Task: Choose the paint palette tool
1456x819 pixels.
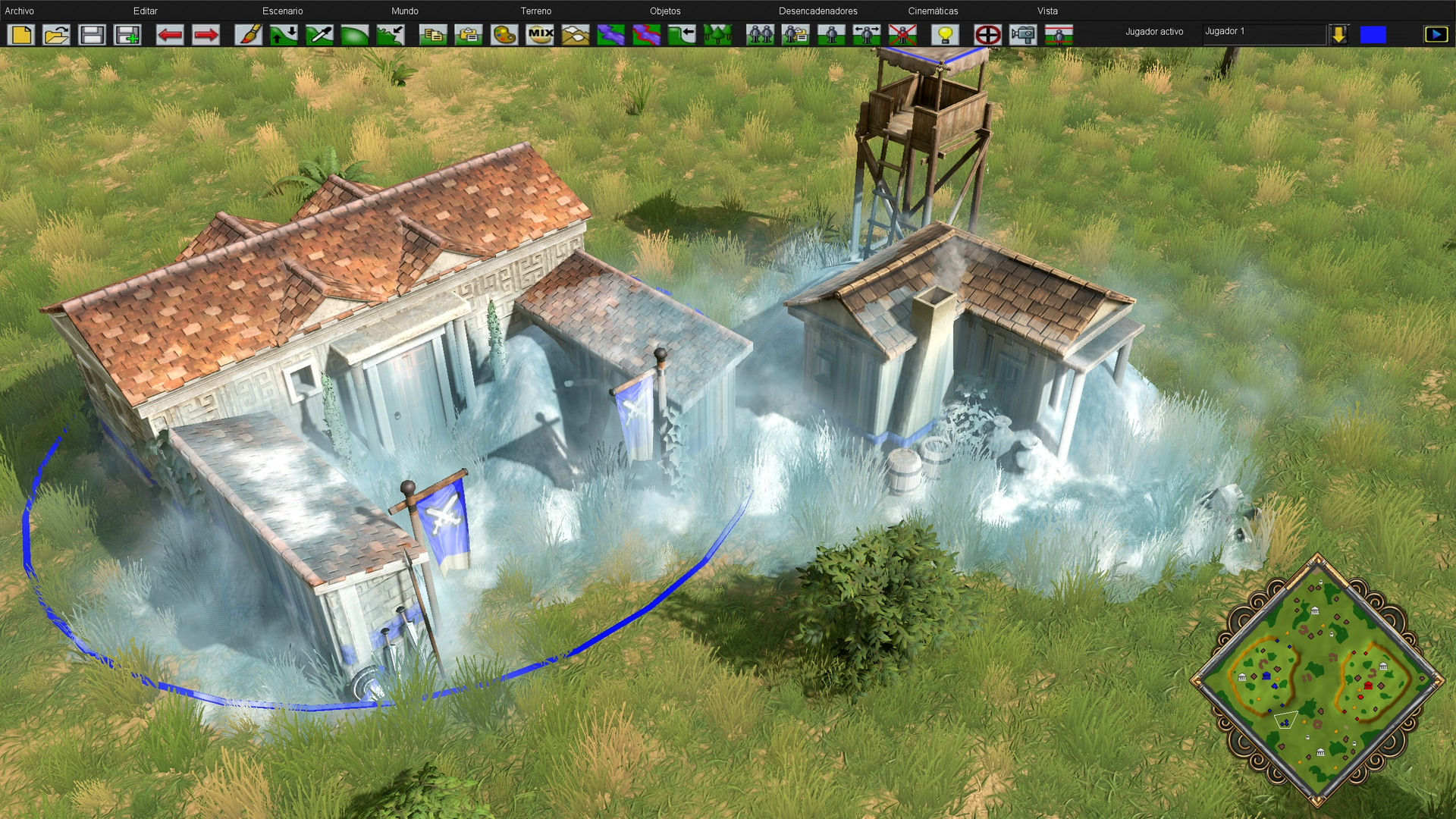Action: coord(504,35)
